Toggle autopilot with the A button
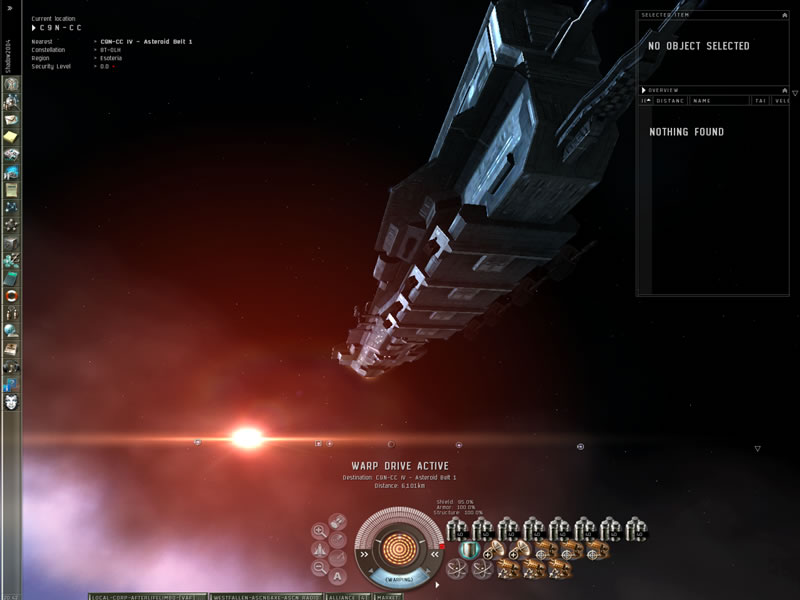This screenshot has width=800, height=600. (x=338, y=575)
